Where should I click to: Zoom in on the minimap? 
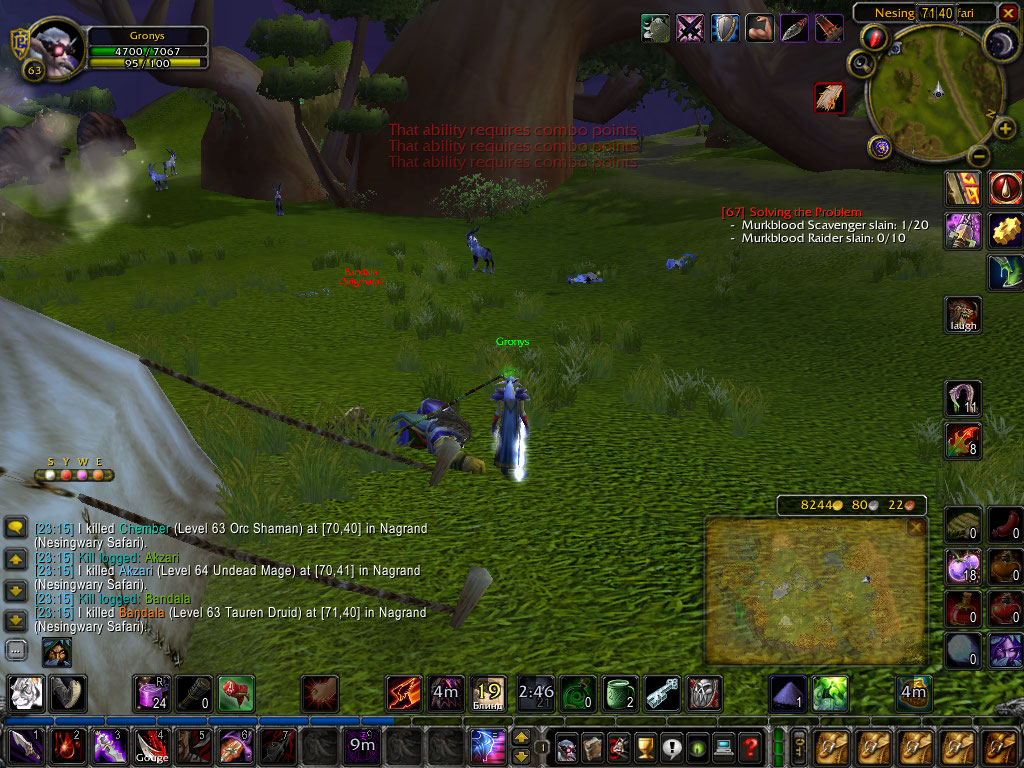1006,129
